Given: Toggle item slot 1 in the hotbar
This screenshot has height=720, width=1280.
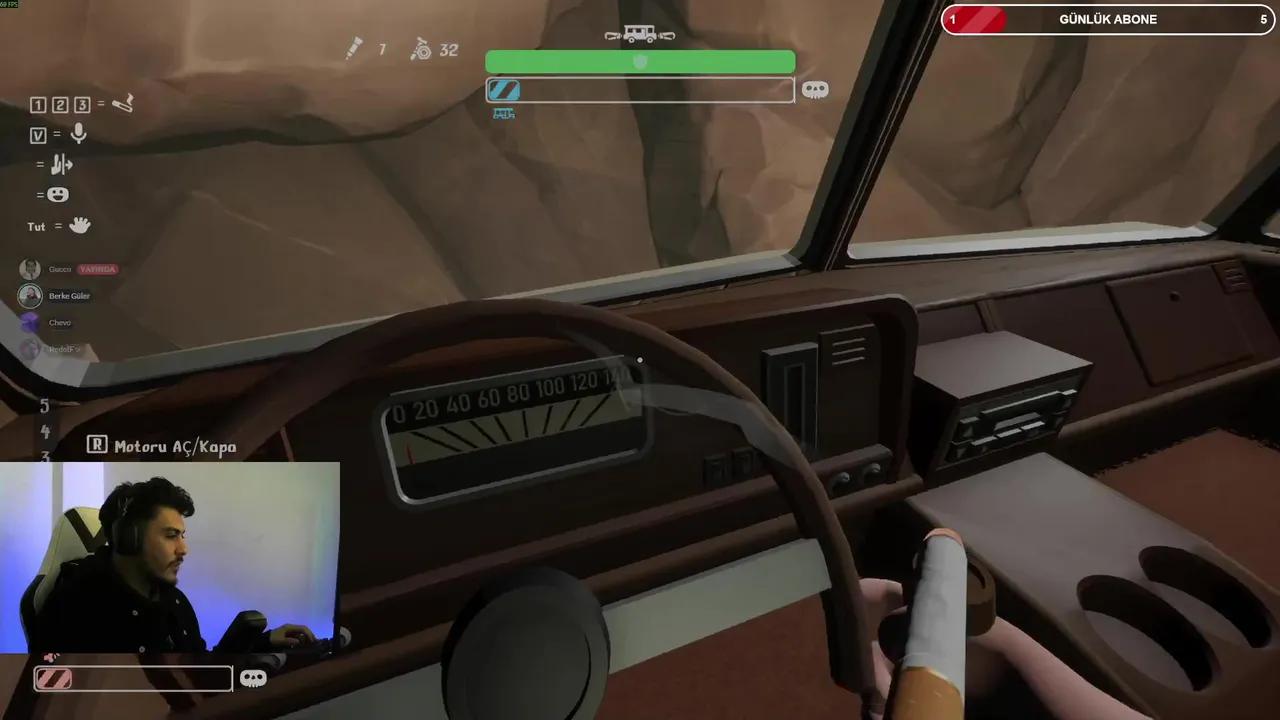Looking at the screenshot, I should pos(38,104).
